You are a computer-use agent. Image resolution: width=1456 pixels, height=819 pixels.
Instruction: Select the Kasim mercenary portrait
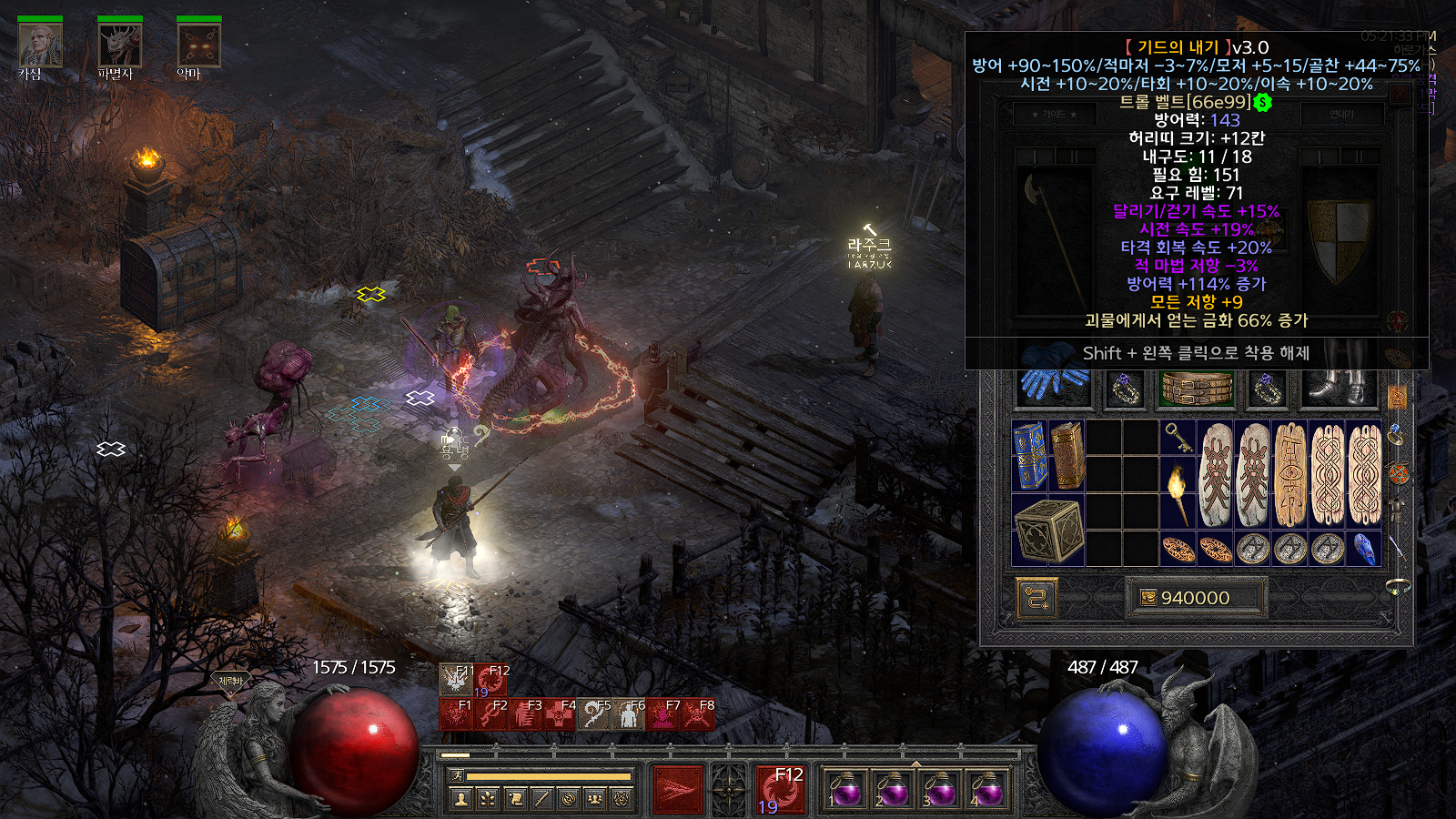(40, 45)
